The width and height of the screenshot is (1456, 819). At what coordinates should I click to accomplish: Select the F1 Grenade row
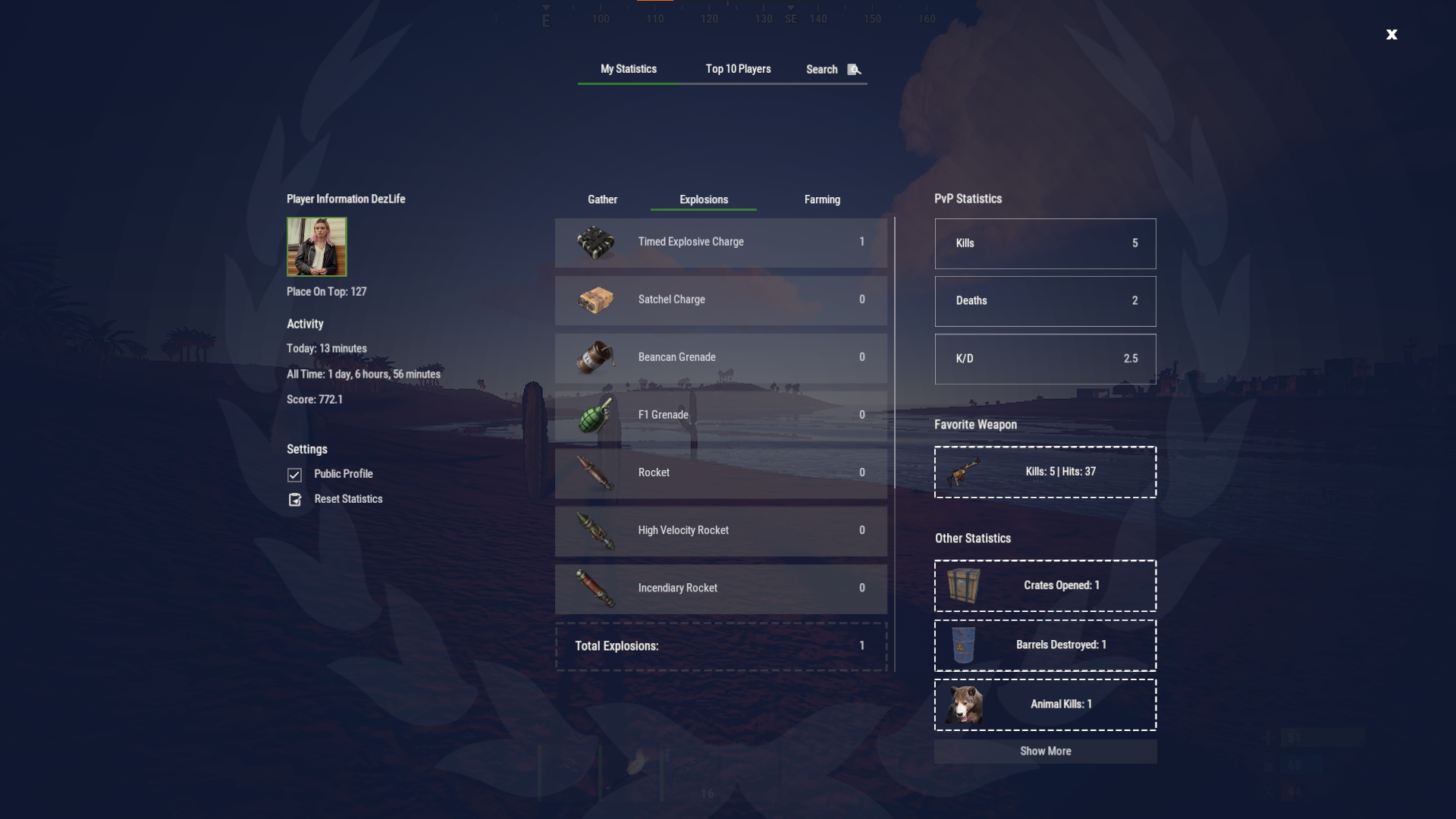720,415
